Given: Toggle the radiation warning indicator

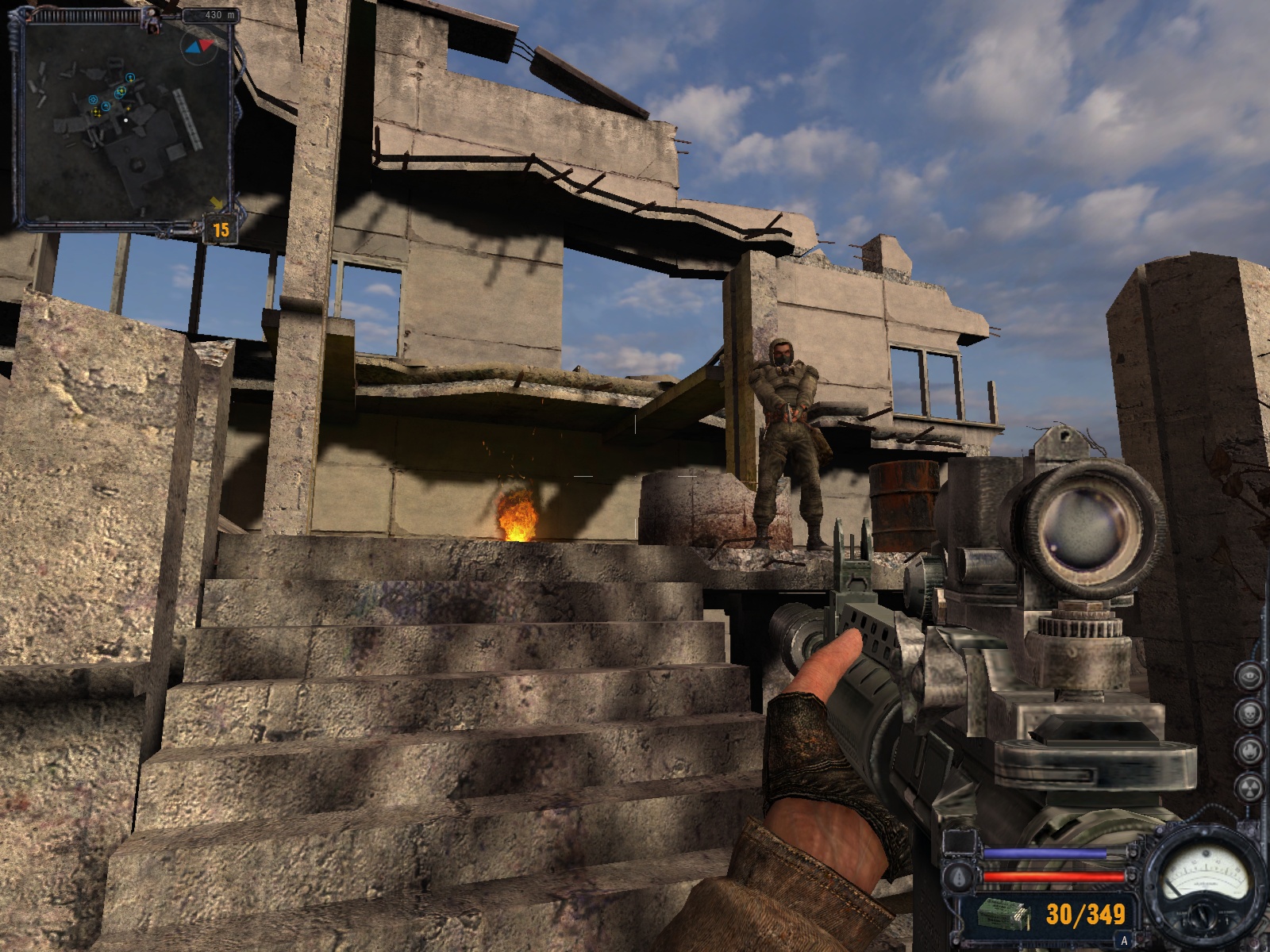Looking at the screenshot, I should pyautogui.click(x=1249, y=785).
